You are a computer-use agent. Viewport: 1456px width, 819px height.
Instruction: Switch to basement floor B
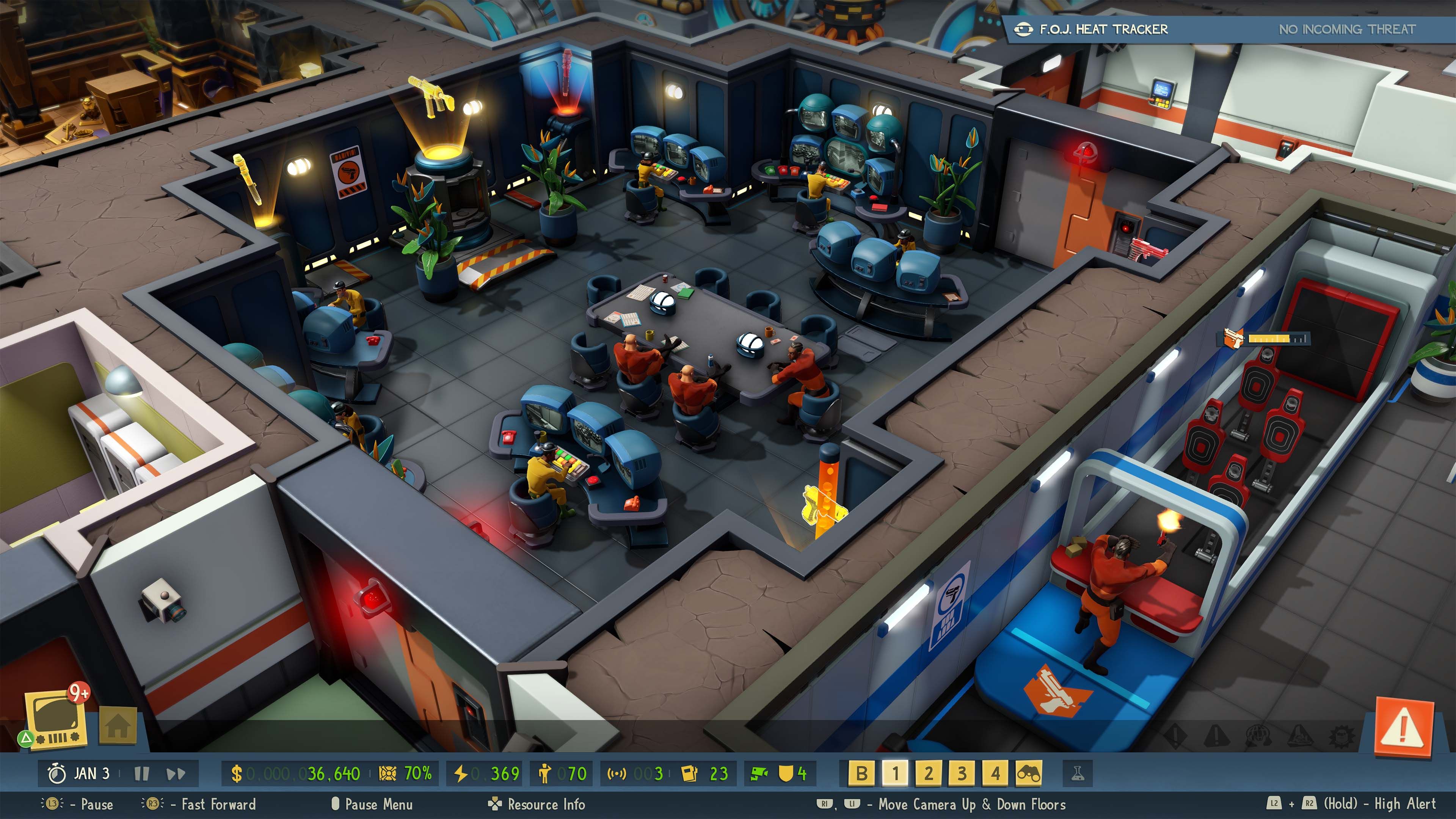861,773
